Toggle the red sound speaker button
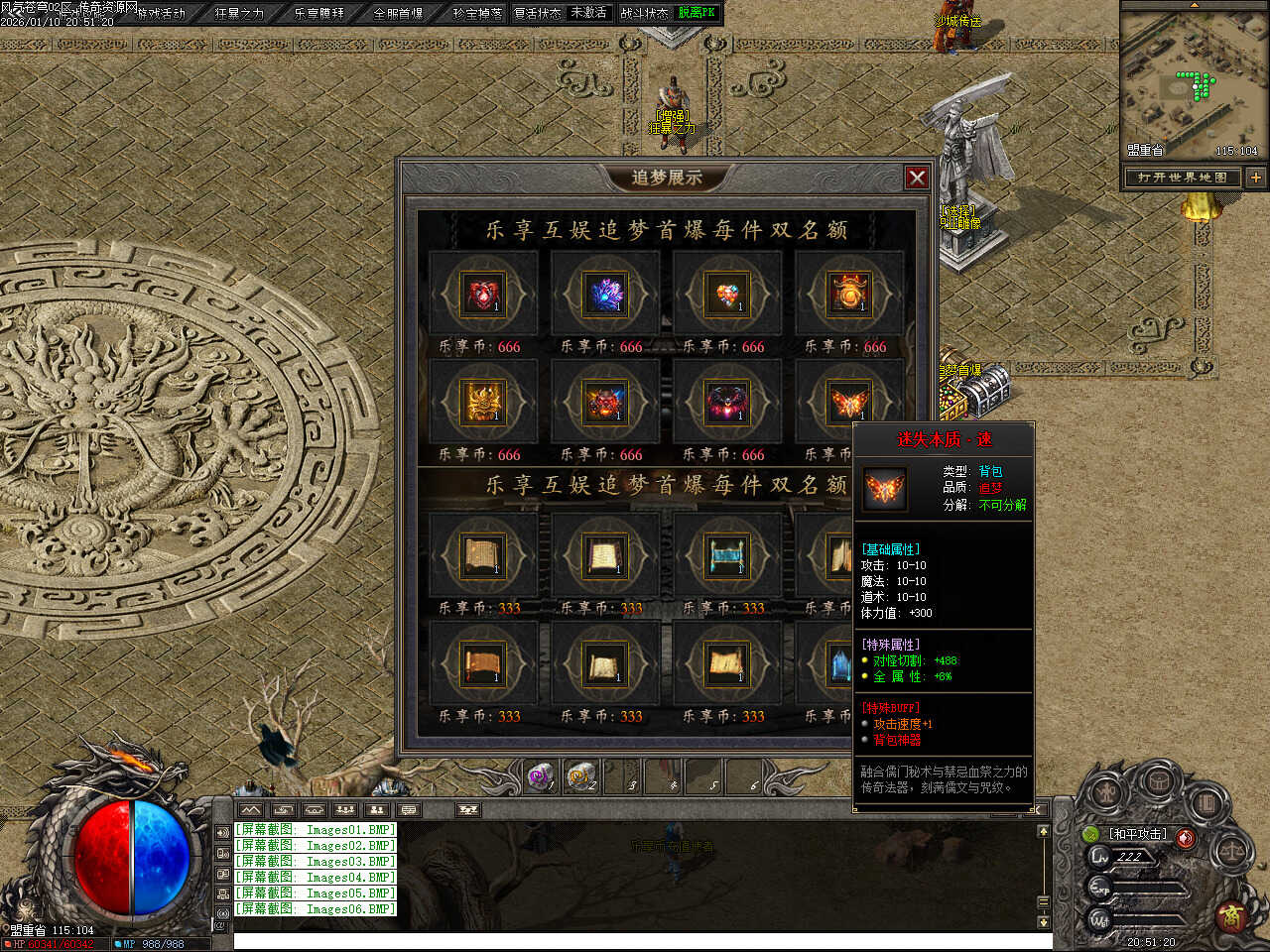Viewport: 1270px width, 952px height. click(x=1186, y=838)
